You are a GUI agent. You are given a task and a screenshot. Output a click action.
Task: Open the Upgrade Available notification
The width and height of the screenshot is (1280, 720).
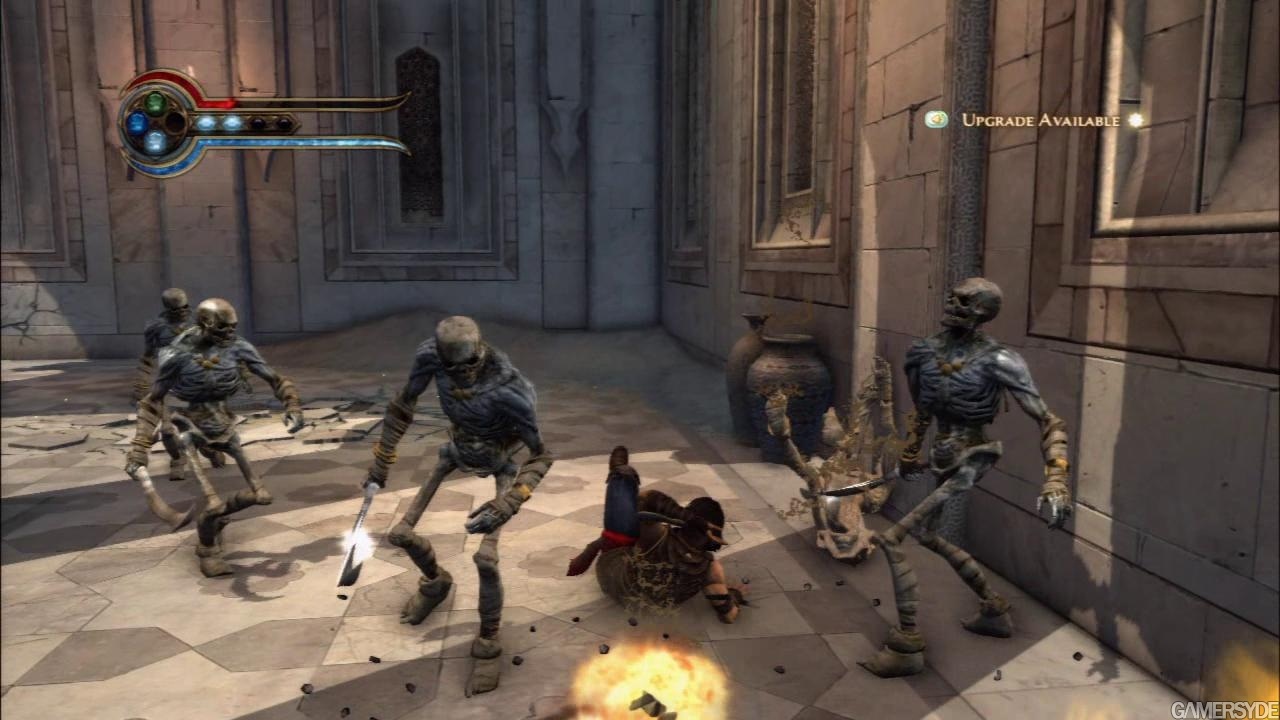[1040, 120]
